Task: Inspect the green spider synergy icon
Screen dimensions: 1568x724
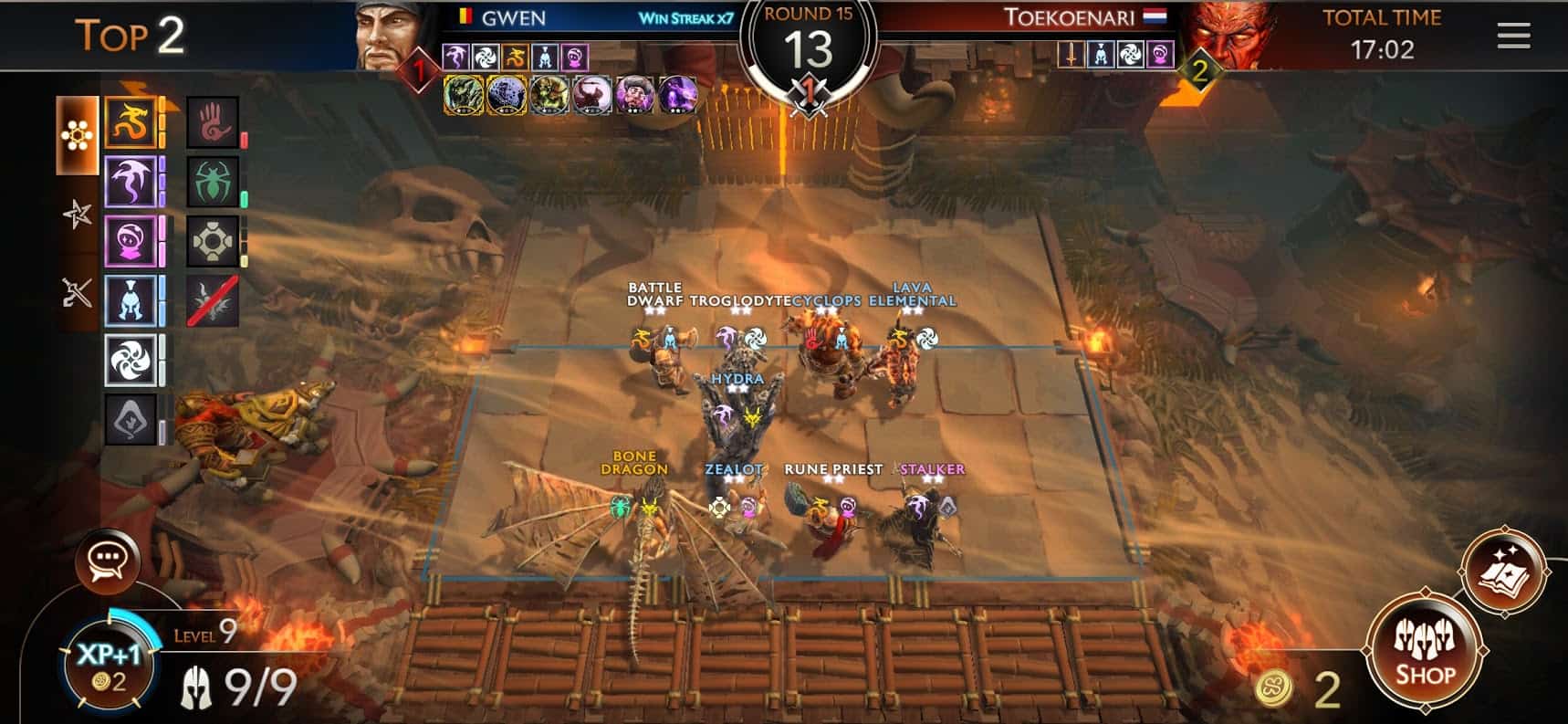Action: pyautogui.click(x=213, y=182)
